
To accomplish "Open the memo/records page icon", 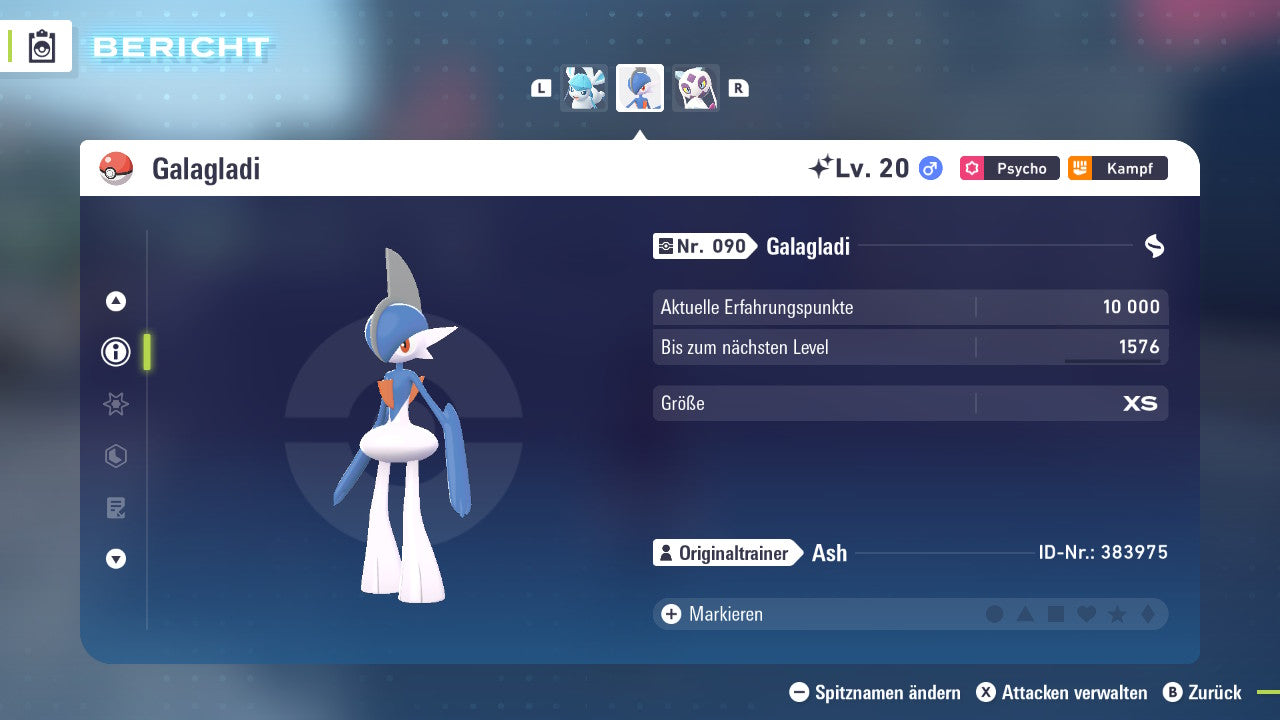I will pyautogui.click(x=115, y=507).
